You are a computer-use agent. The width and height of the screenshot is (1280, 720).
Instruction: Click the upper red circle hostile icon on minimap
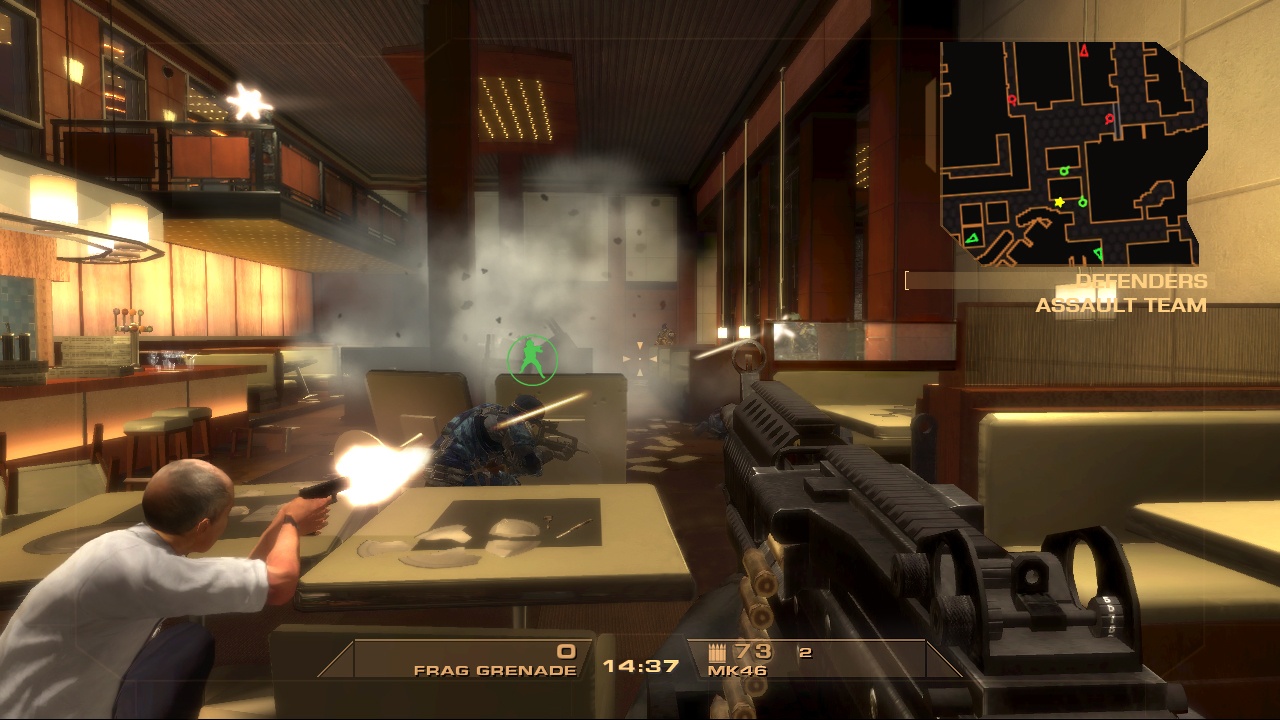[x=1011, y=100]
